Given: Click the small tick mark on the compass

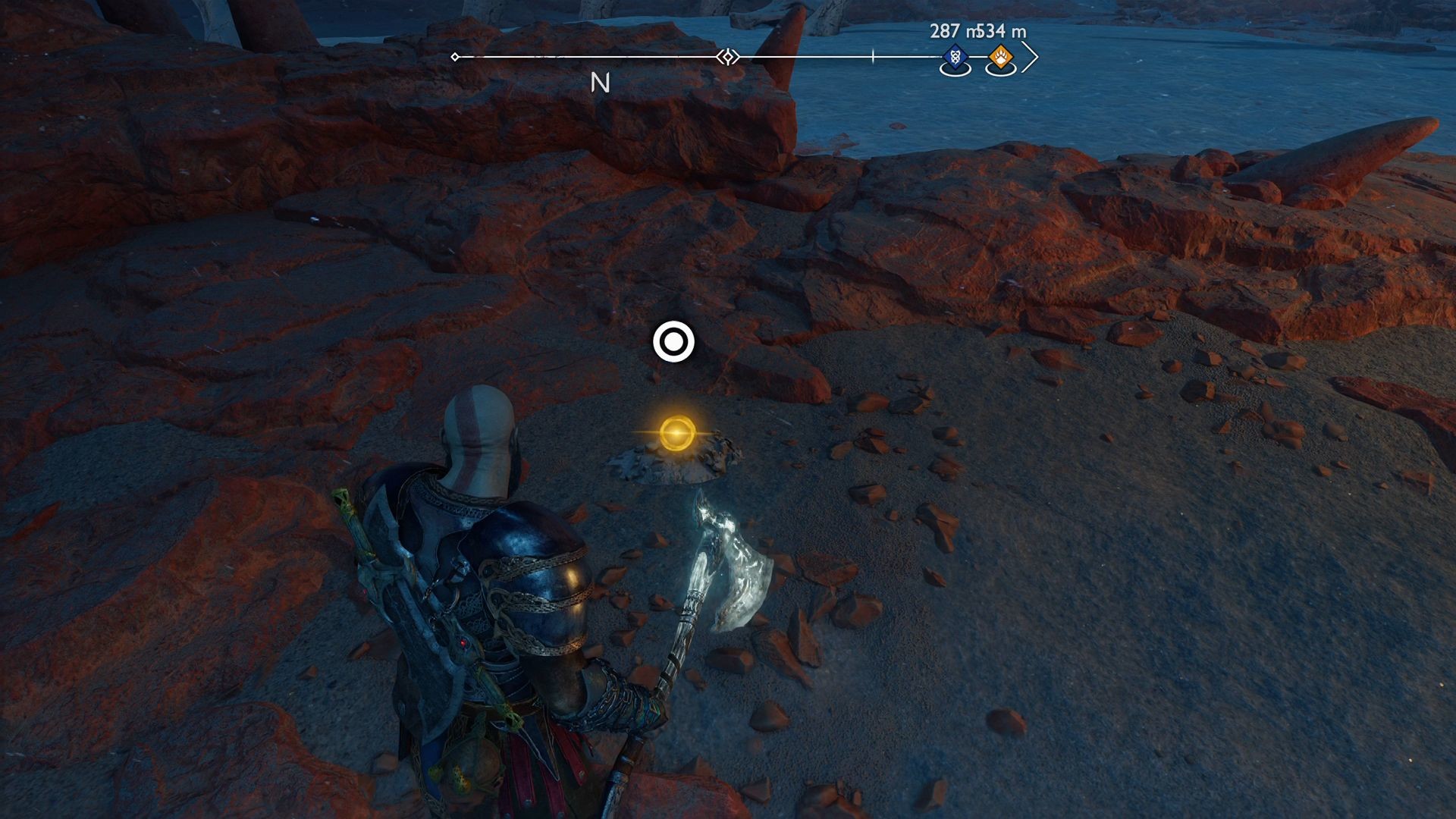Looking at the screenshot, I should pyautogui.click(x=873, y=55).
